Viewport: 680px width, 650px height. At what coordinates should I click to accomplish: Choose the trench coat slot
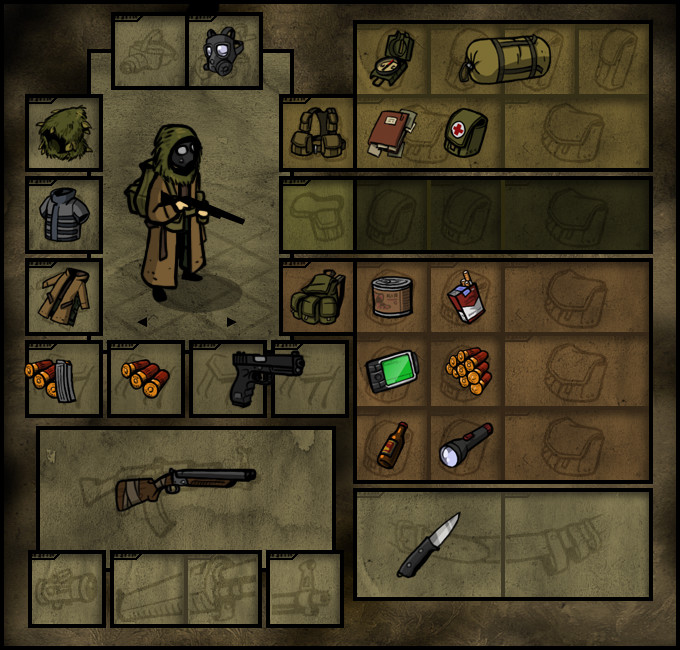(64, 297)
